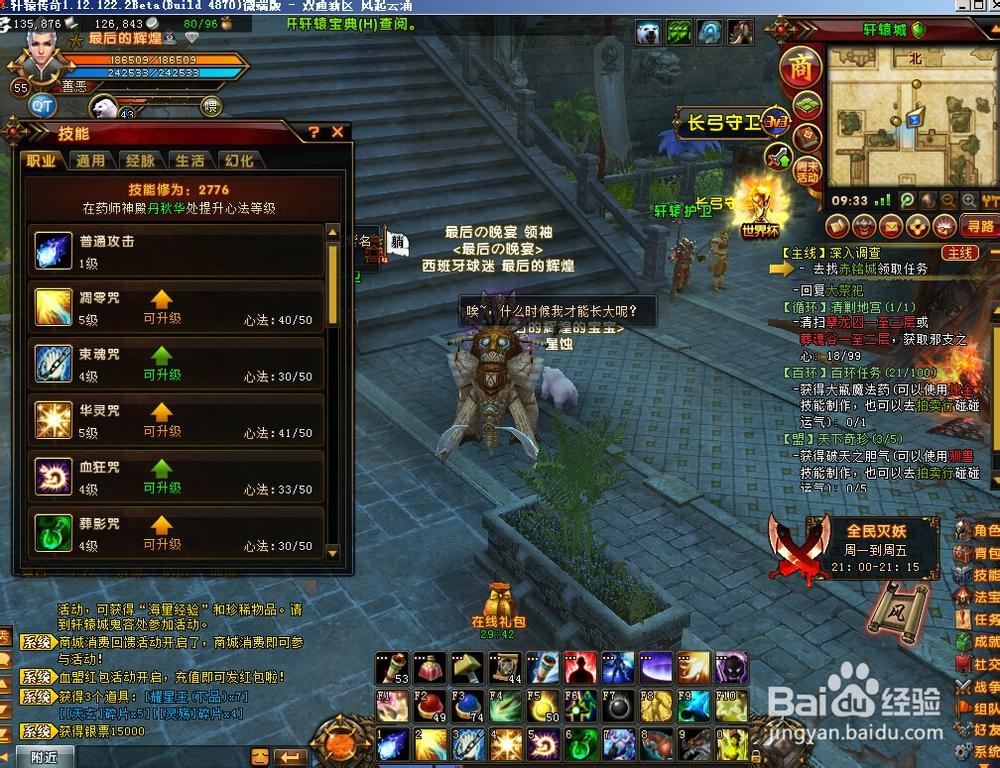Open the 全民灭妖 event banner
The width and height of the screenshot is (1000, 768).
pos(855,547)
